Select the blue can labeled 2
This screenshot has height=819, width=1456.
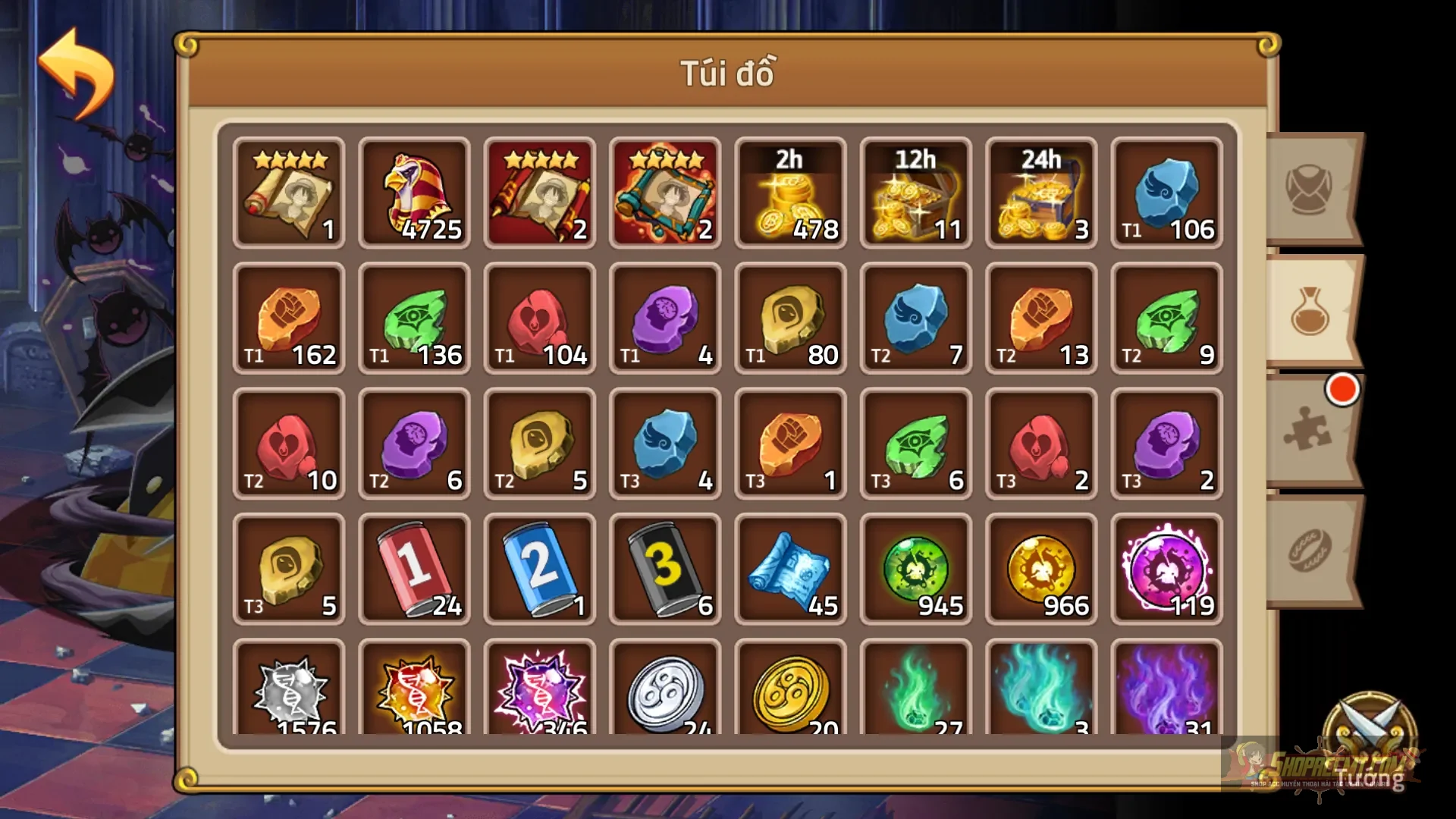click(539, 569)
